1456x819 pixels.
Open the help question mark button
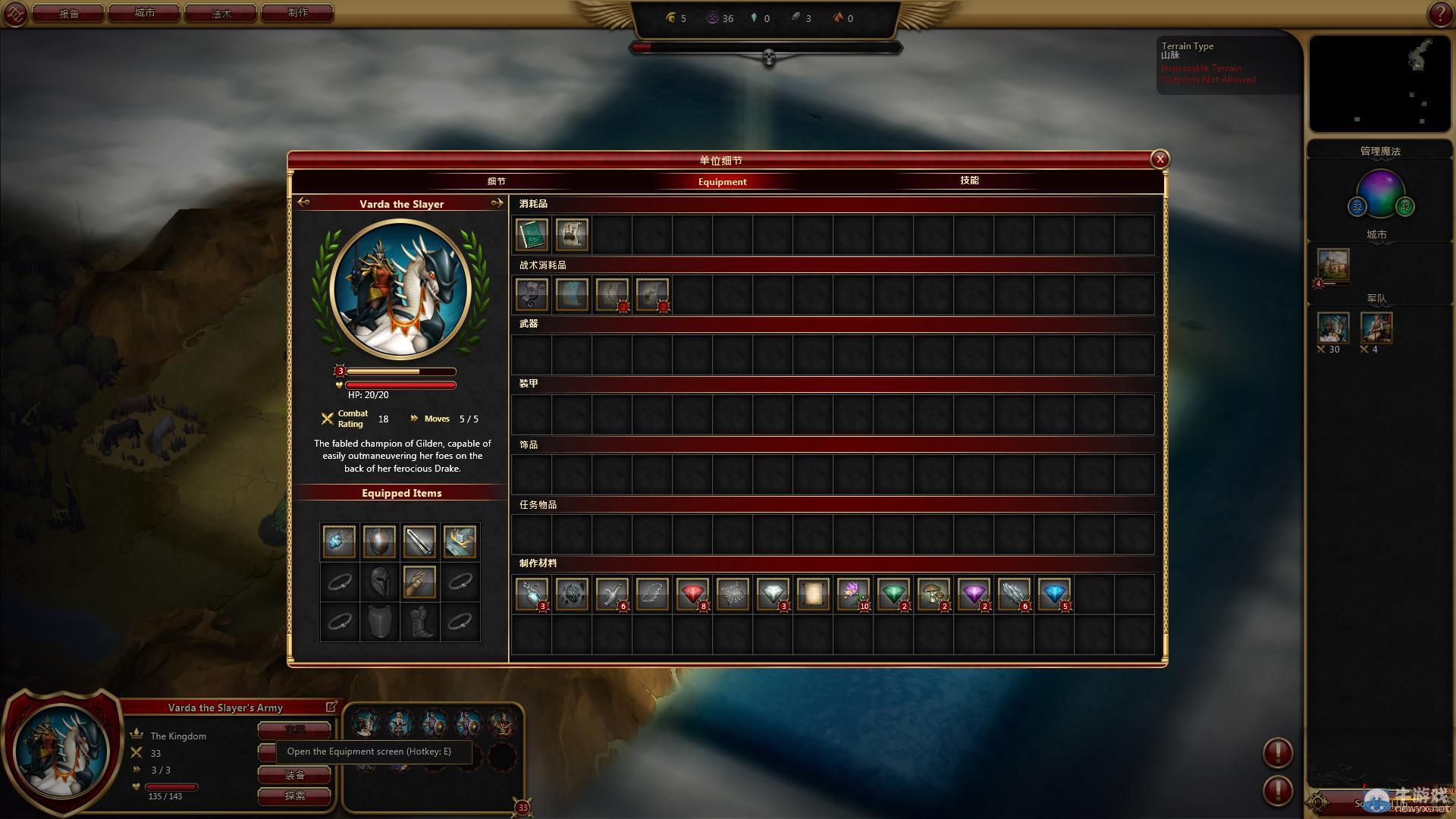tap(1439, 14)
